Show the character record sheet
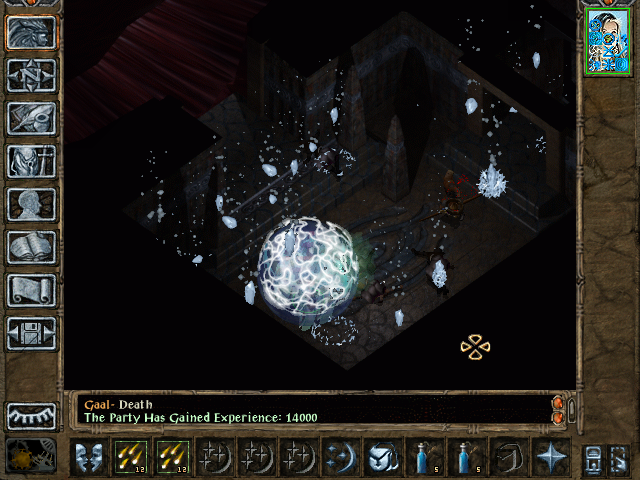 [x=32, y=204]
